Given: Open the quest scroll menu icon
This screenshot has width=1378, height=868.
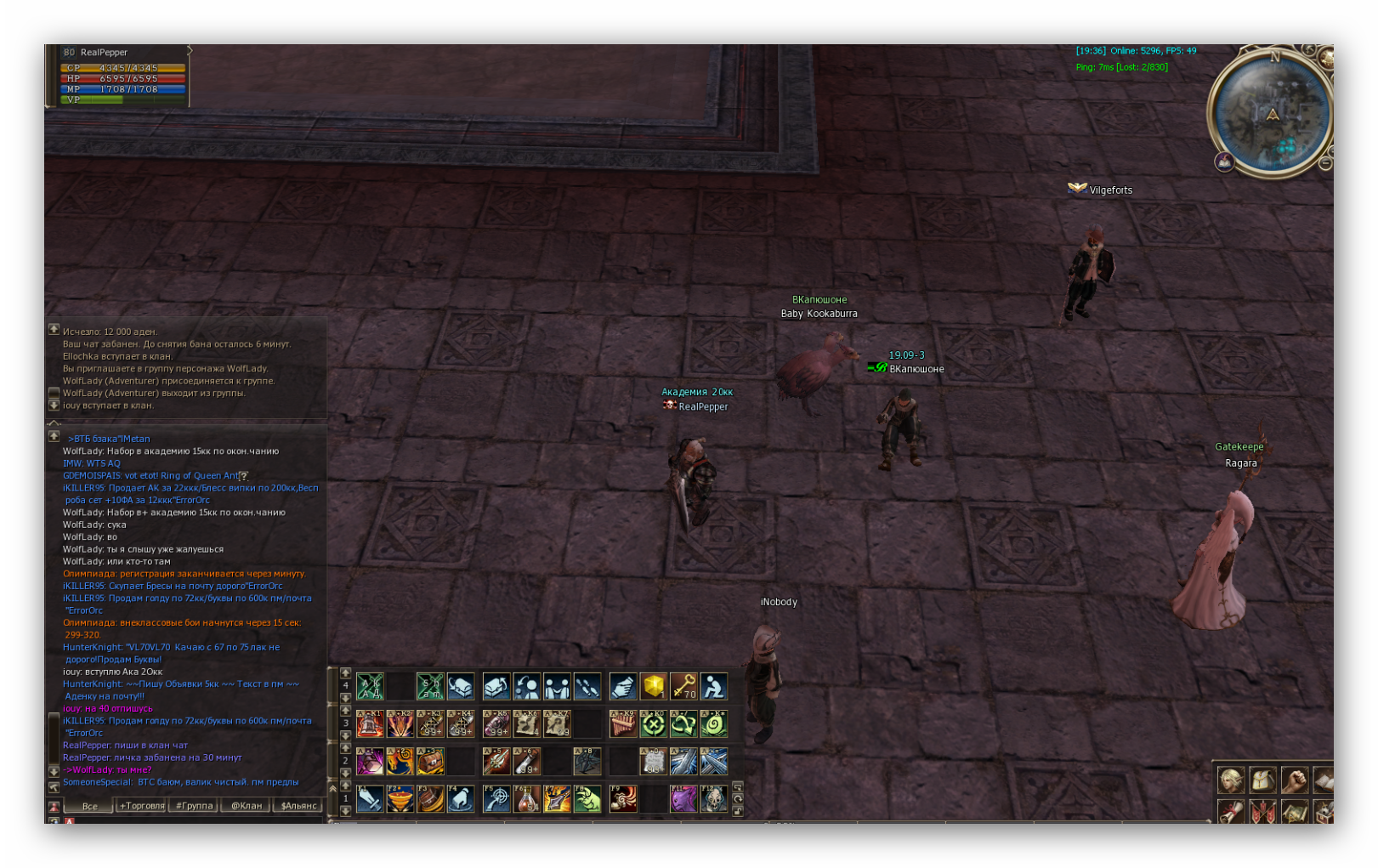Looking at the screenshot, I should coord(1230,812).
